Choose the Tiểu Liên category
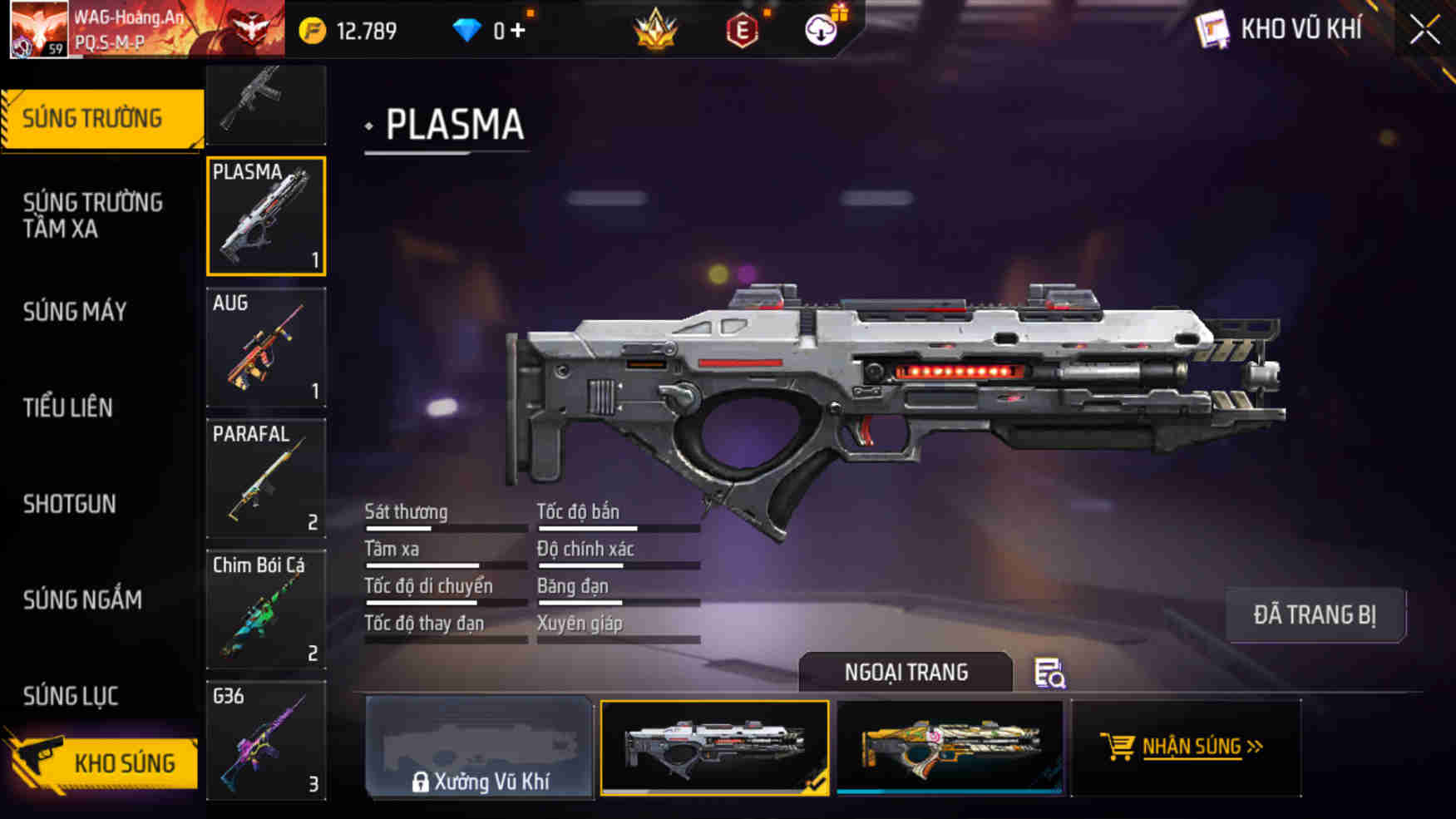The height and width of the screenshot is (819, 1456). 68,407
